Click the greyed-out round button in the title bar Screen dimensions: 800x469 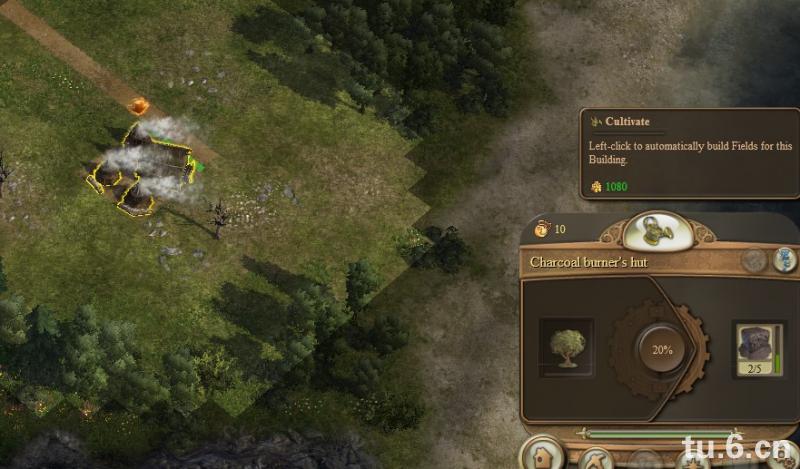(755, 261)
